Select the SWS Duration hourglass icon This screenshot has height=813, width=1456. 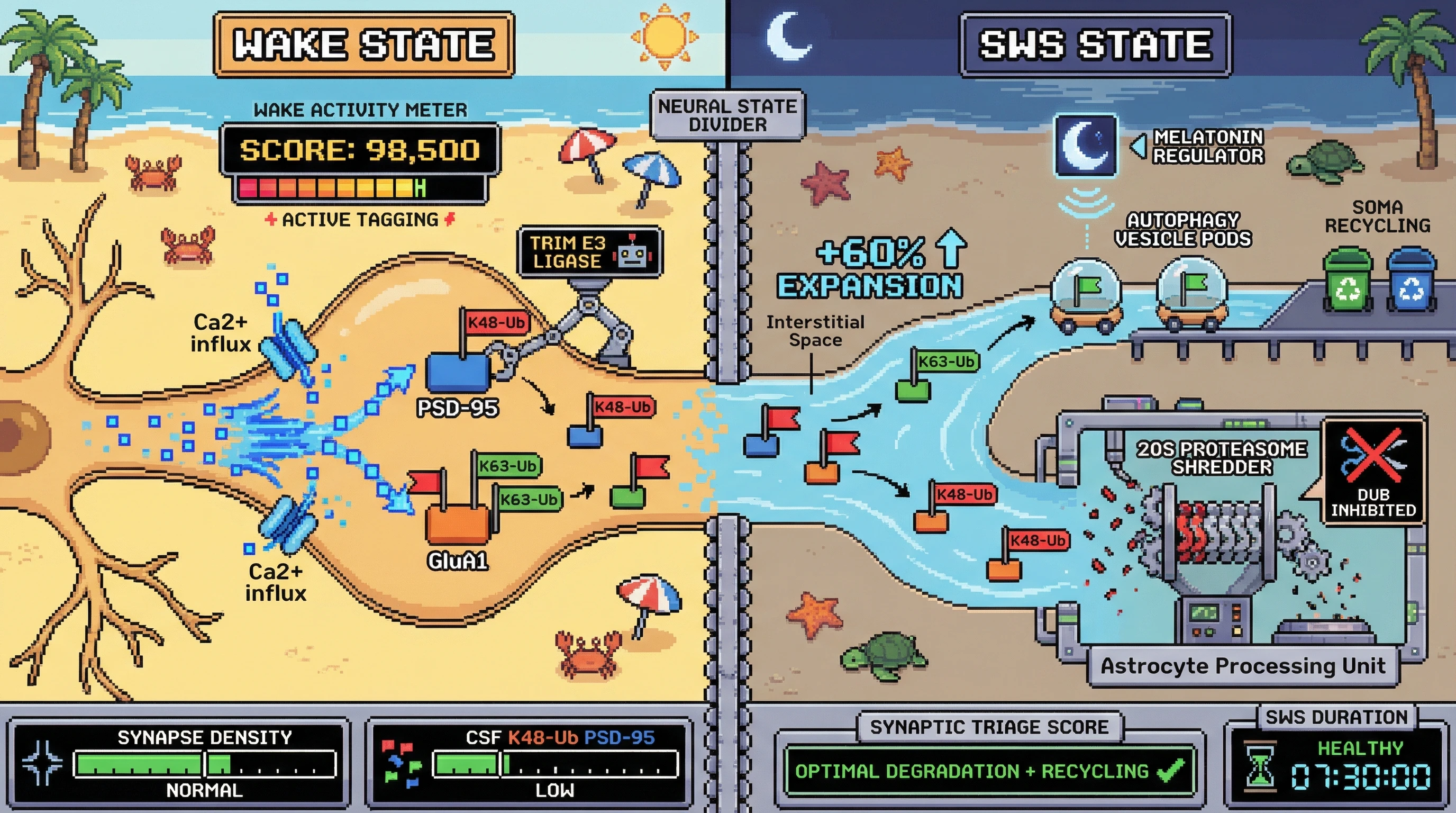(x=1259, y=766)
